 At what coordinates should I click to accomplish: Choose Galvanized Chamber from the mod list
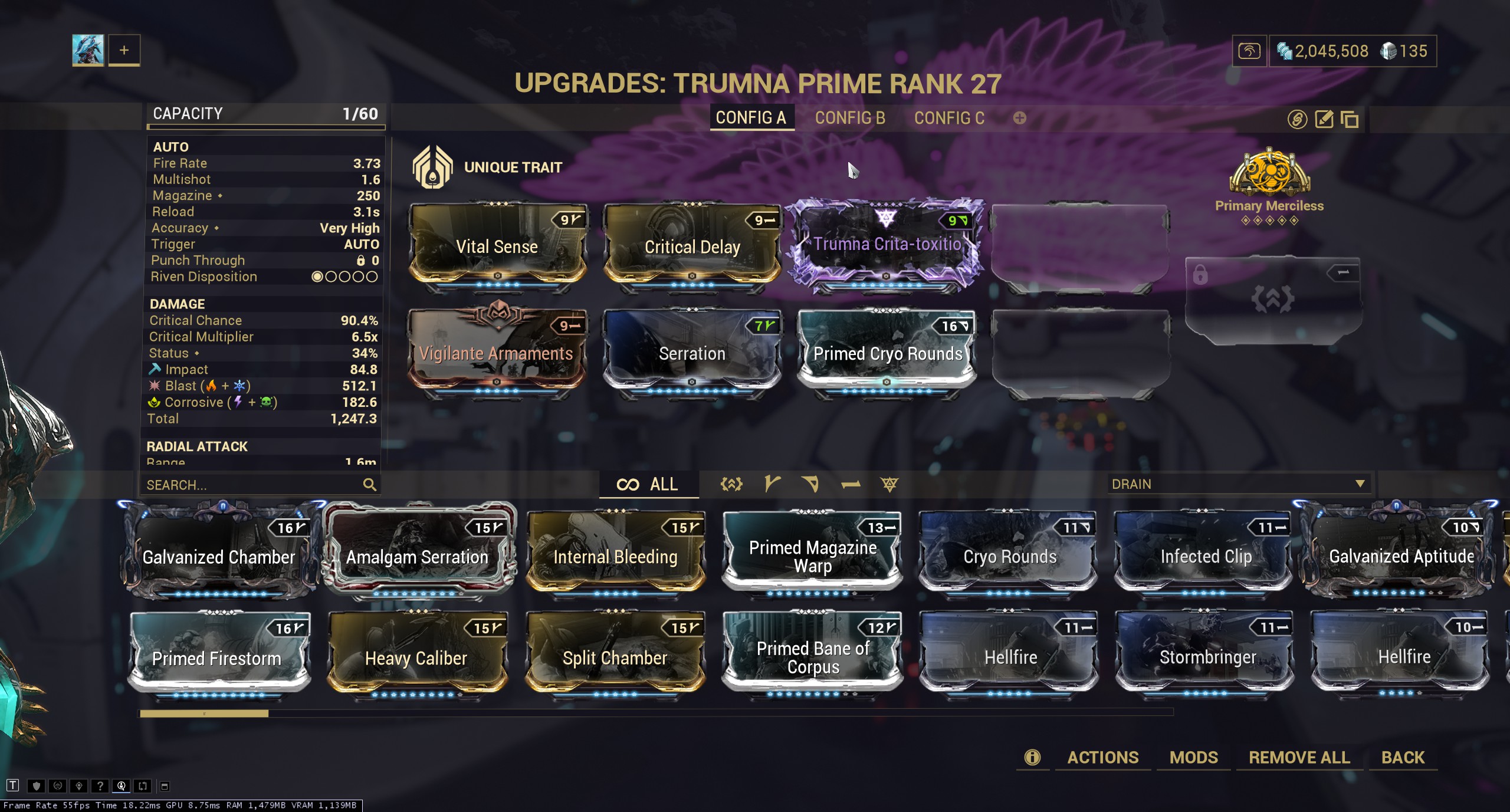click(x=219, y=556)
